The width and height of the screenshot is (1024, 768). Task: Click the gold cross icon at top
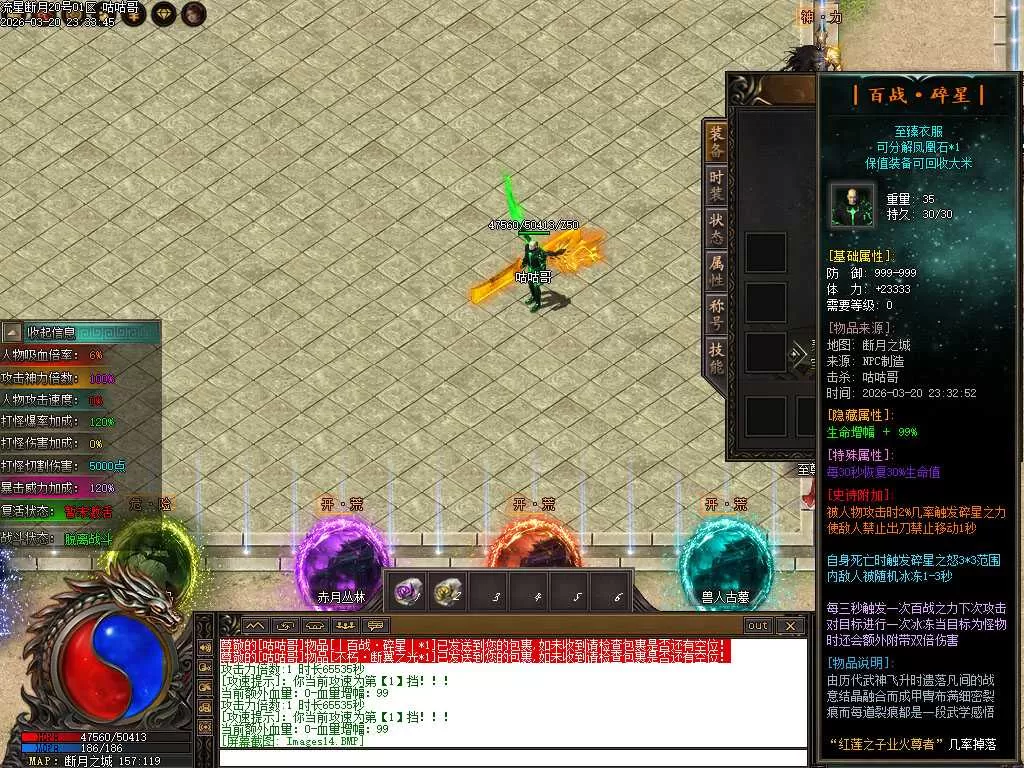(x=134, y=13)
